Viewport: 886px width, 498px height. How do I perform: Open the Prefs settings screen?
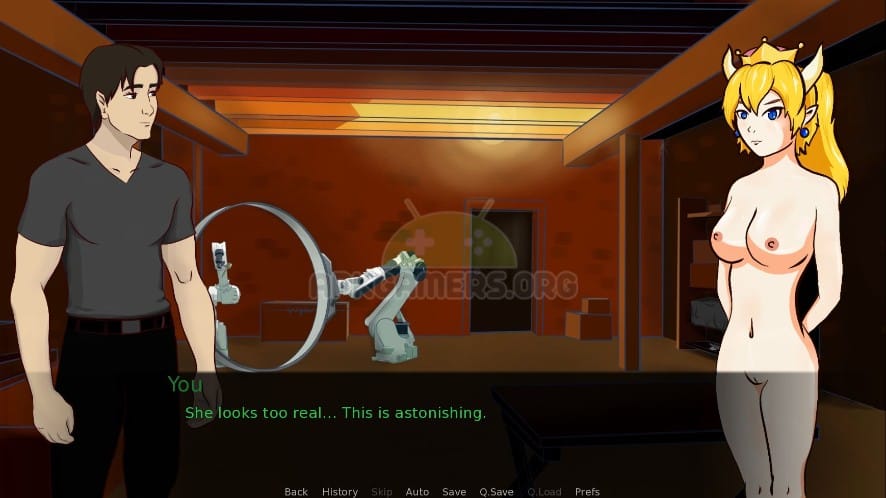(x=587, y=492)
